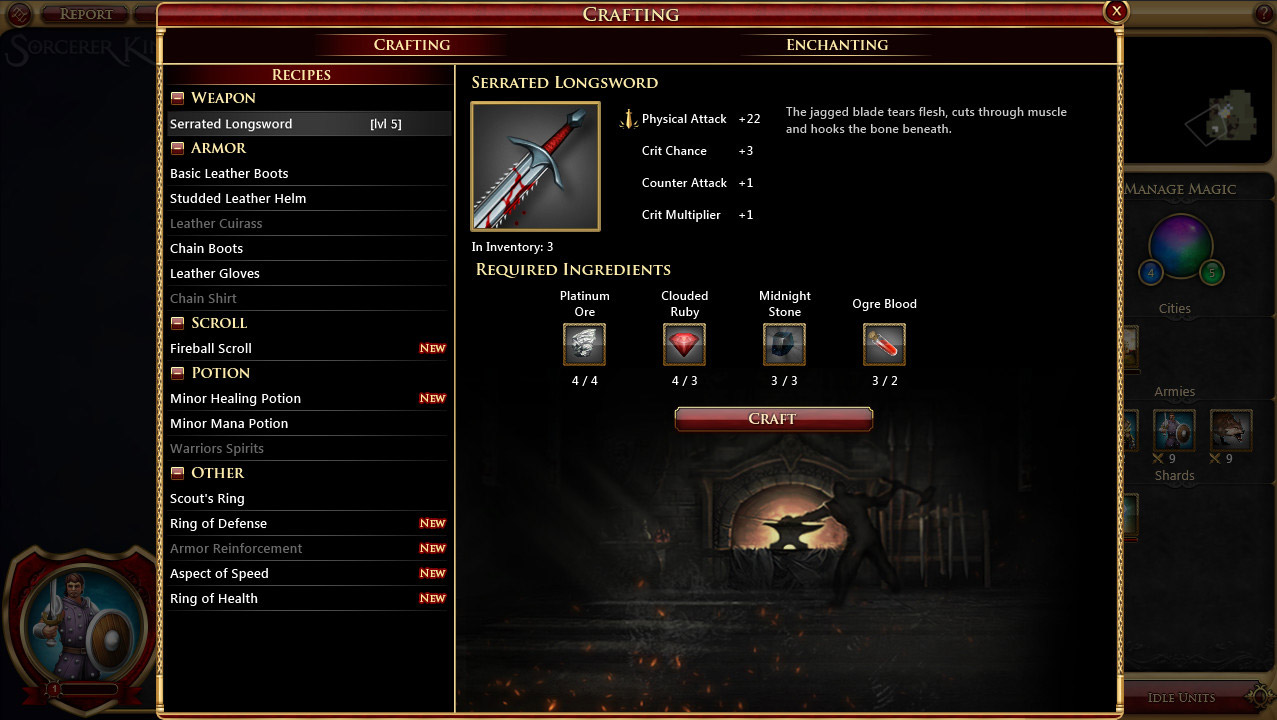Select the Scout's Ring recipe
The height and width of the screenshot is (720, 1277).
click(207, 499)
